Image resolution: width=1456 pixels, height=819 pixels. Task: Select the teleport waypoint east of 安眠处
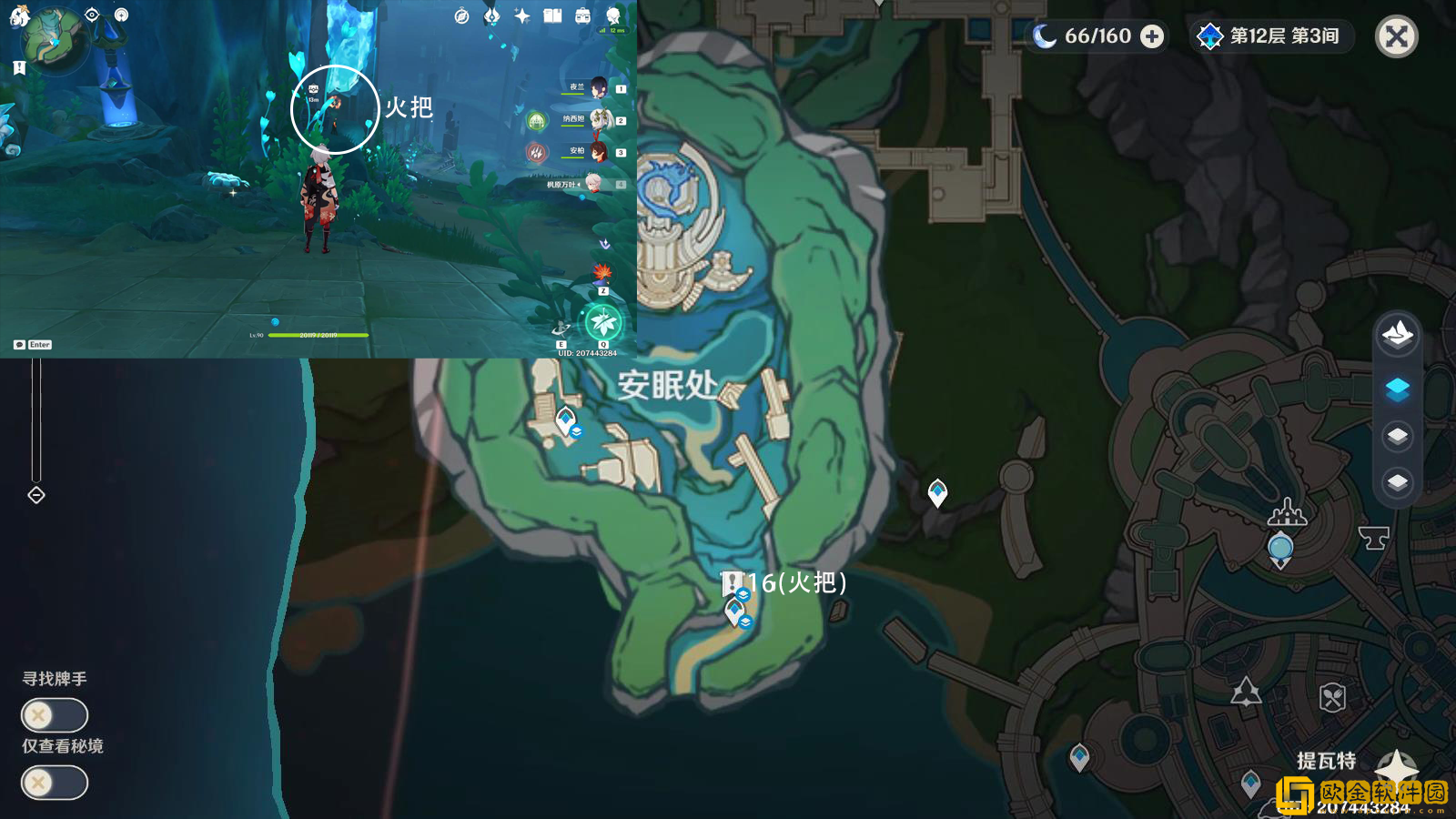point(937,492)
